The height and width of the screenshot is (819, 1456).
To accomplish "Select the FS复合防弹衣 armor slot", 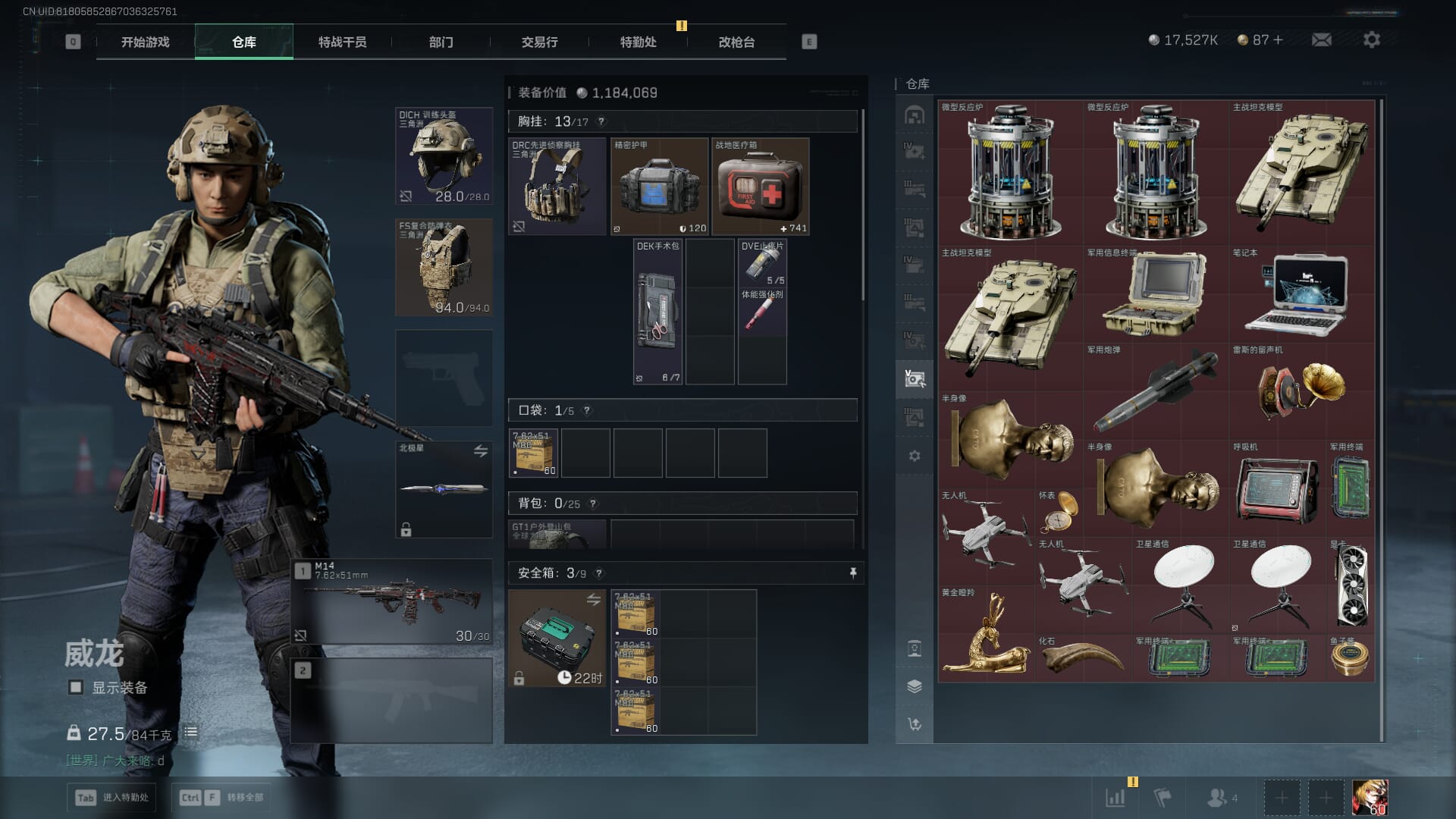I will point(444,268).
